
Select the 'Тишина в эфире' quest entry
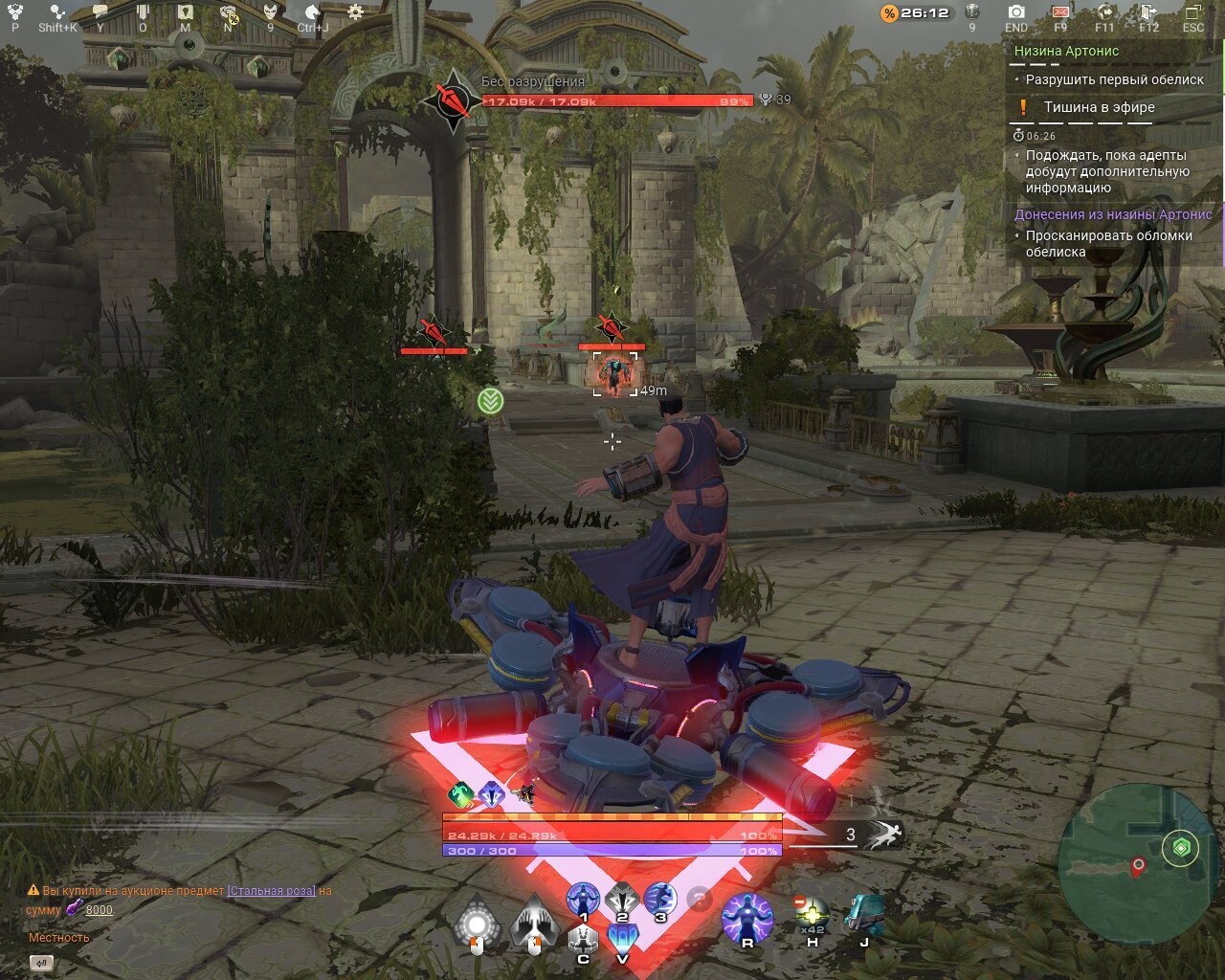[x=1099, y=107]
